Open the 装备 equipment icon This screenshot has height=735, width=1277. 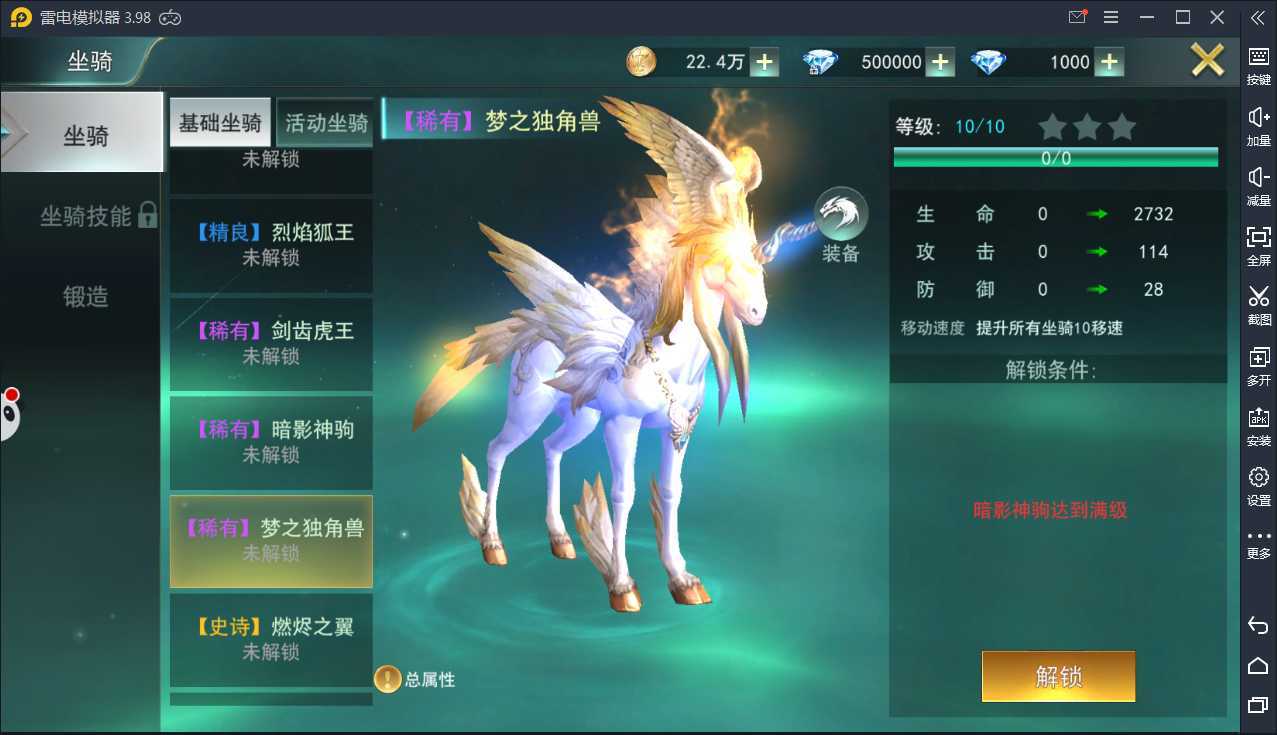click(841, 225)
